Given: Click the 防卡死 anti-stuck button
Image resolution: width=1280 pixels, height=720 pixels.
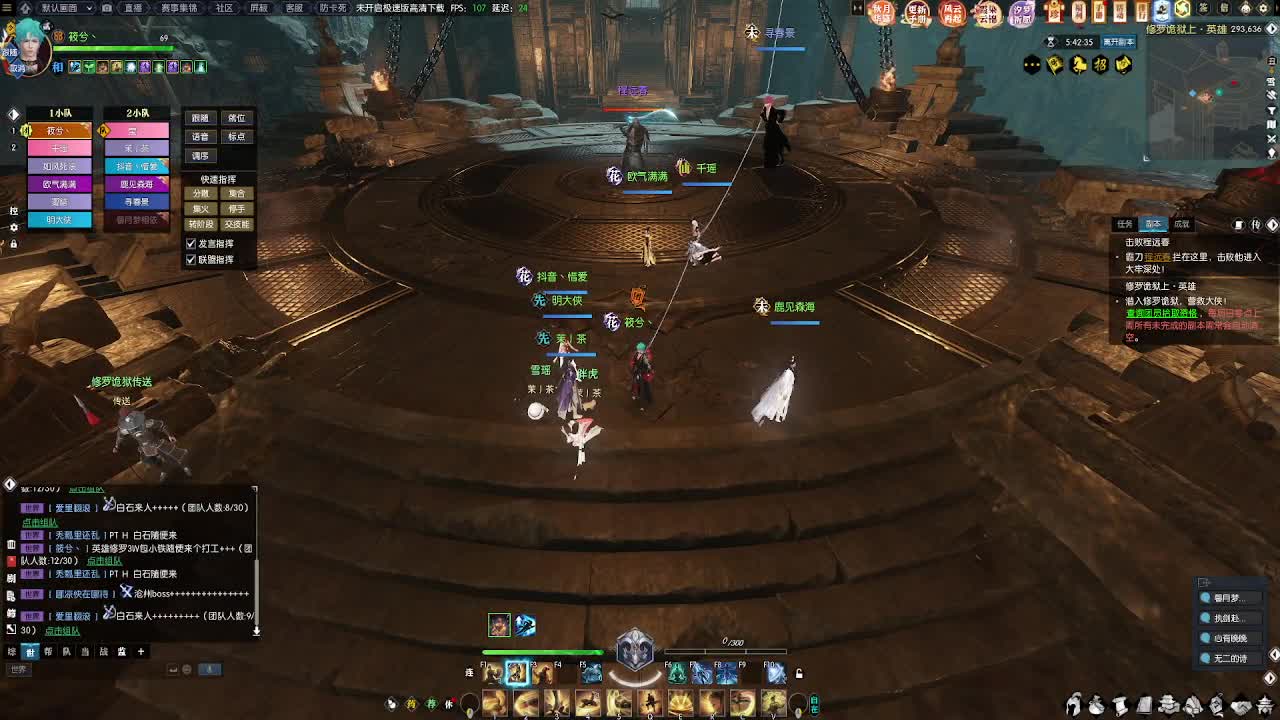Looking at the screenshot, I should tap(332, 8).
